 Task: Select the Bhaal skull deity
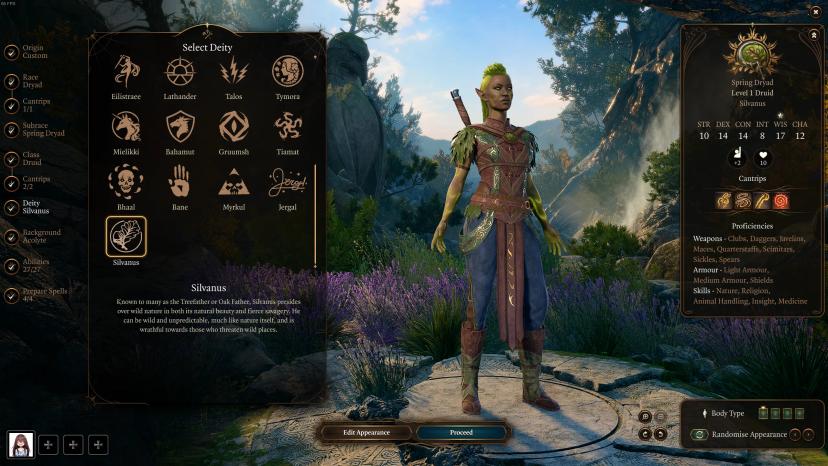126,181
